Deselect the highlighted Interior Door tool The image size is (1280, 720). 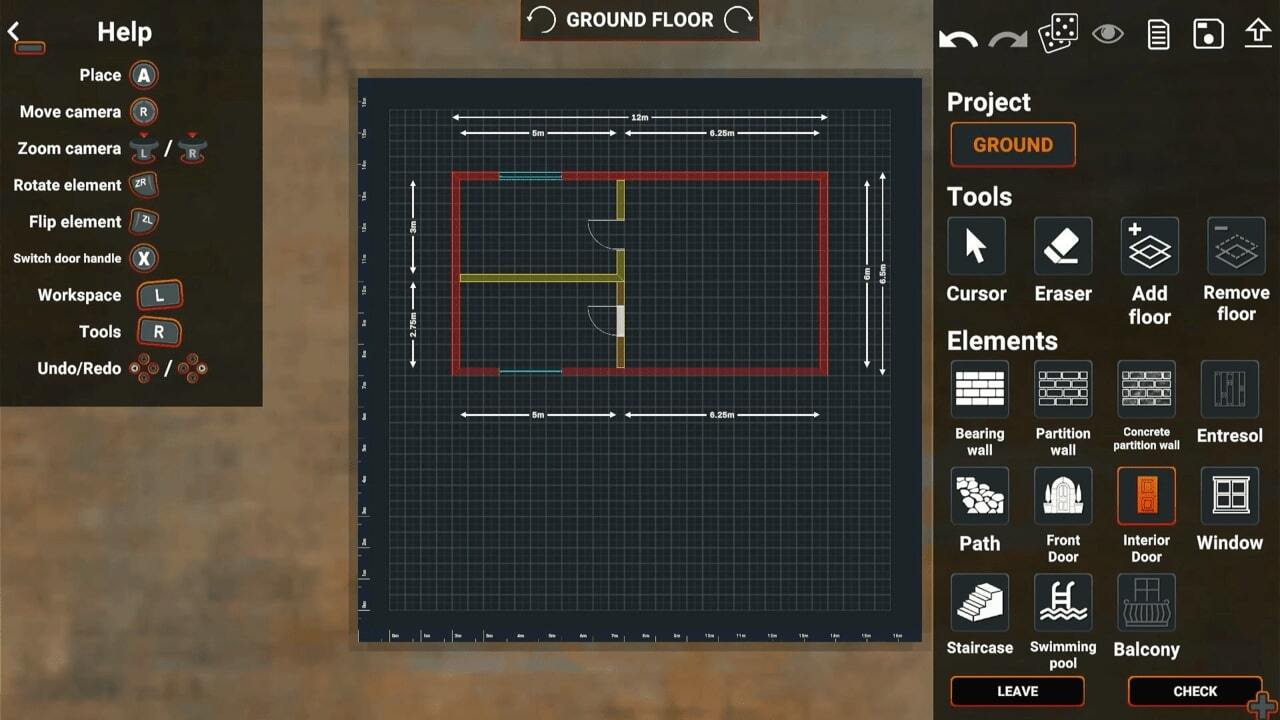(x=1146, y=496)
